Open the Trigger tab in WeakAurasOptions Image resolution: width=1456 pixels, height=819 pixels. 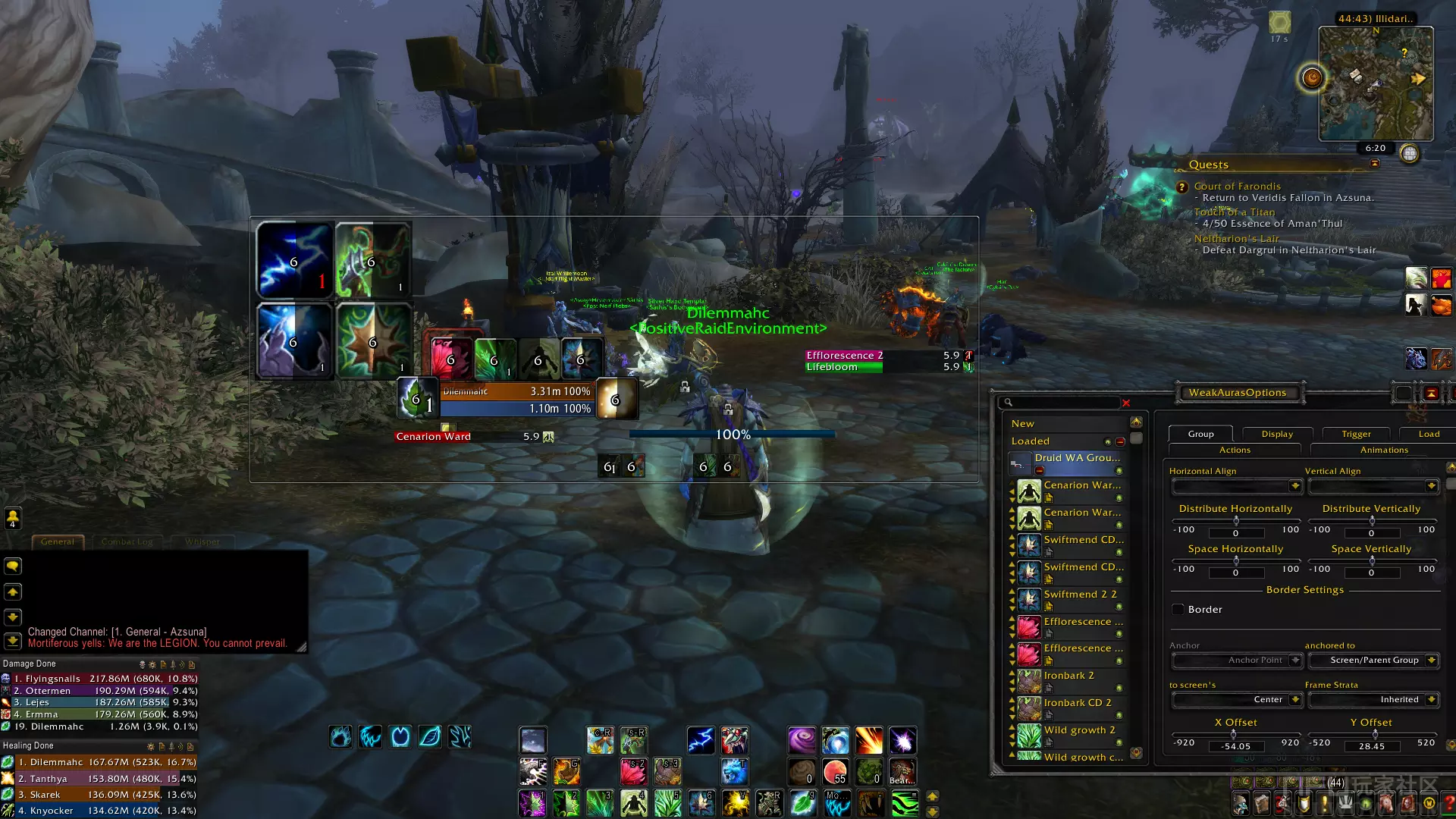click(1356, 434)
